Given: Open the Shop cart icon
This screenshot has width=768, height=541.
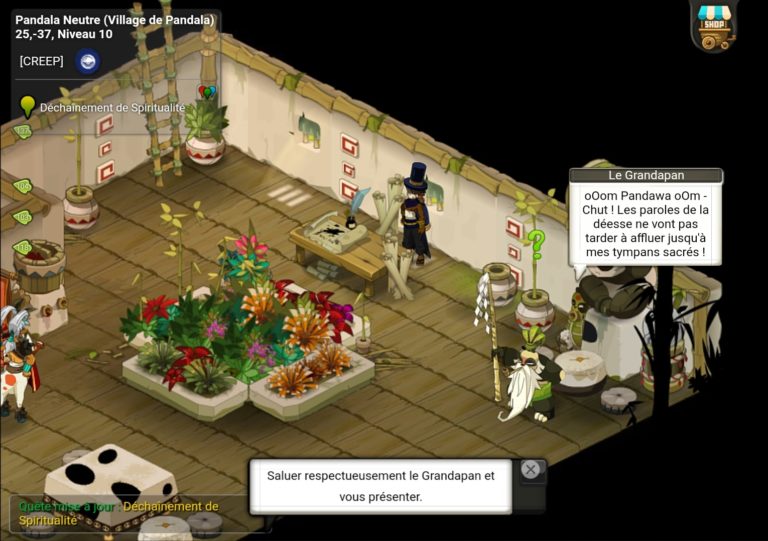Looking at the screenshot, I should point(714,26).
